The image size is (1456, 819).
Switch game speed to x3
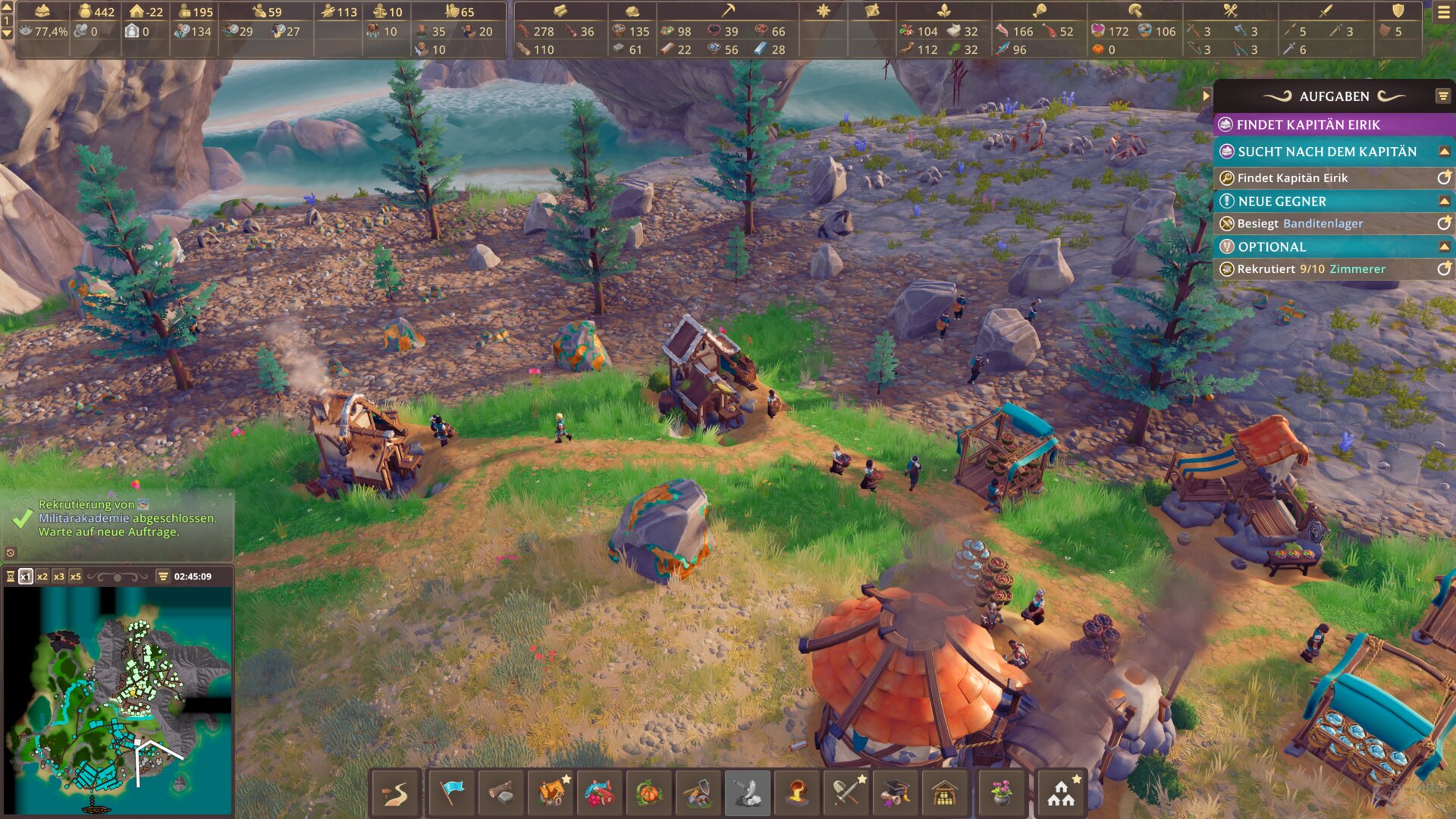[59, 576]
